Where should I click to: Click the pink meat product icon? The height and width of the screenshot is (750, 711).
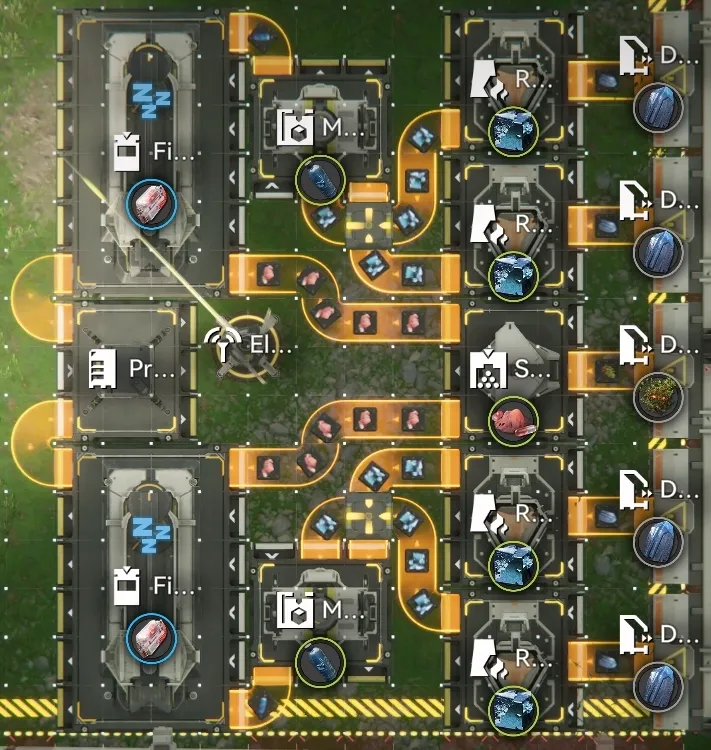tap(514, 420)
